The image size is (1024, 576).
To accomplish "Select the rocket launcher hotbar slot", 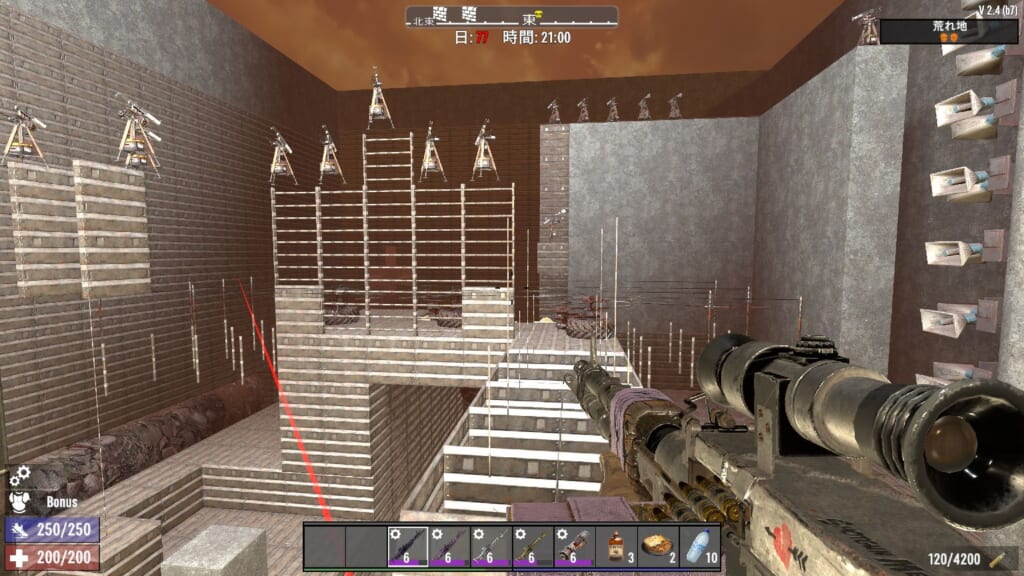I will [575, 547].
